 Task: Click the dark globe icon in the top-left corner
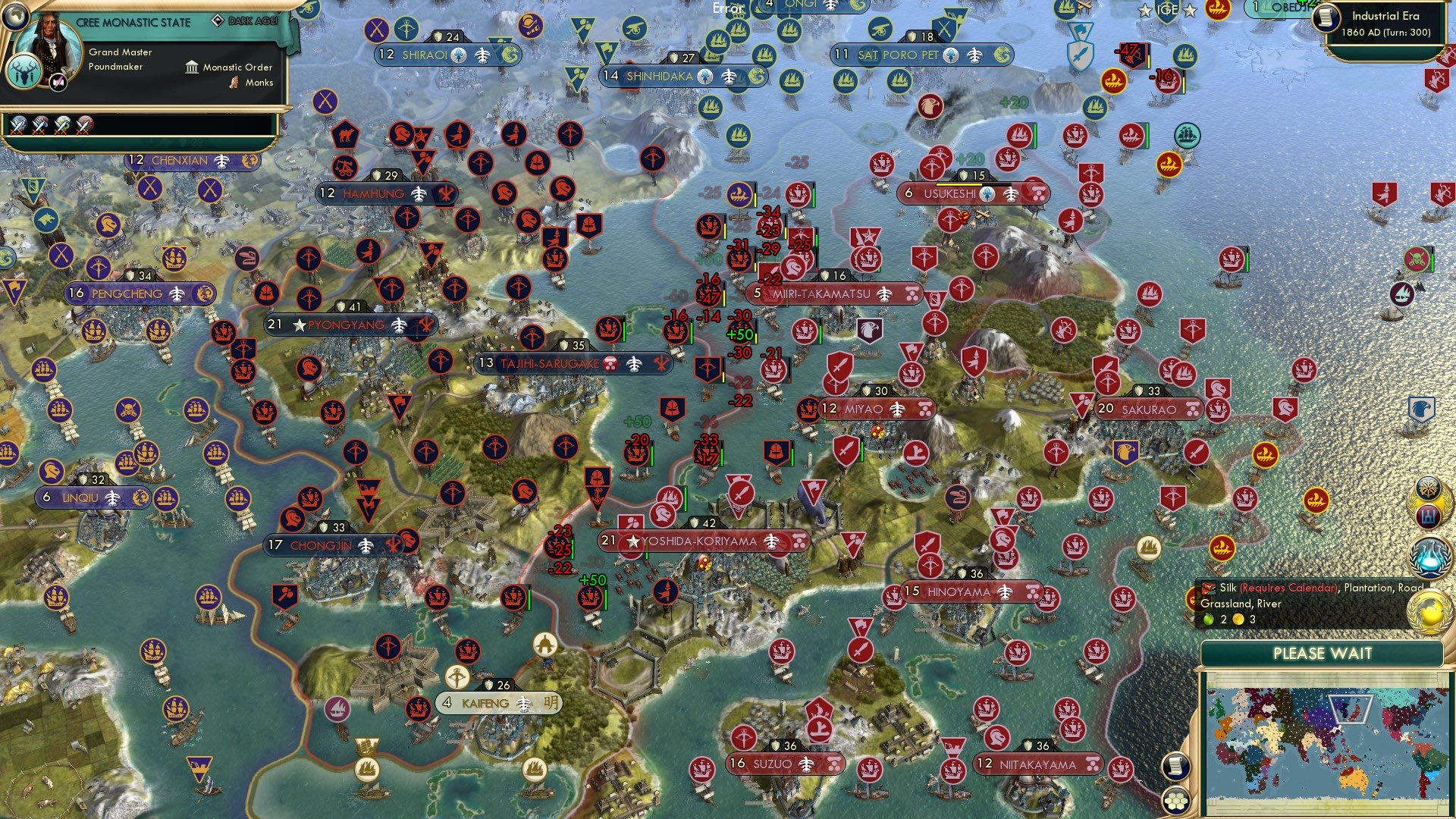point(15,17)
